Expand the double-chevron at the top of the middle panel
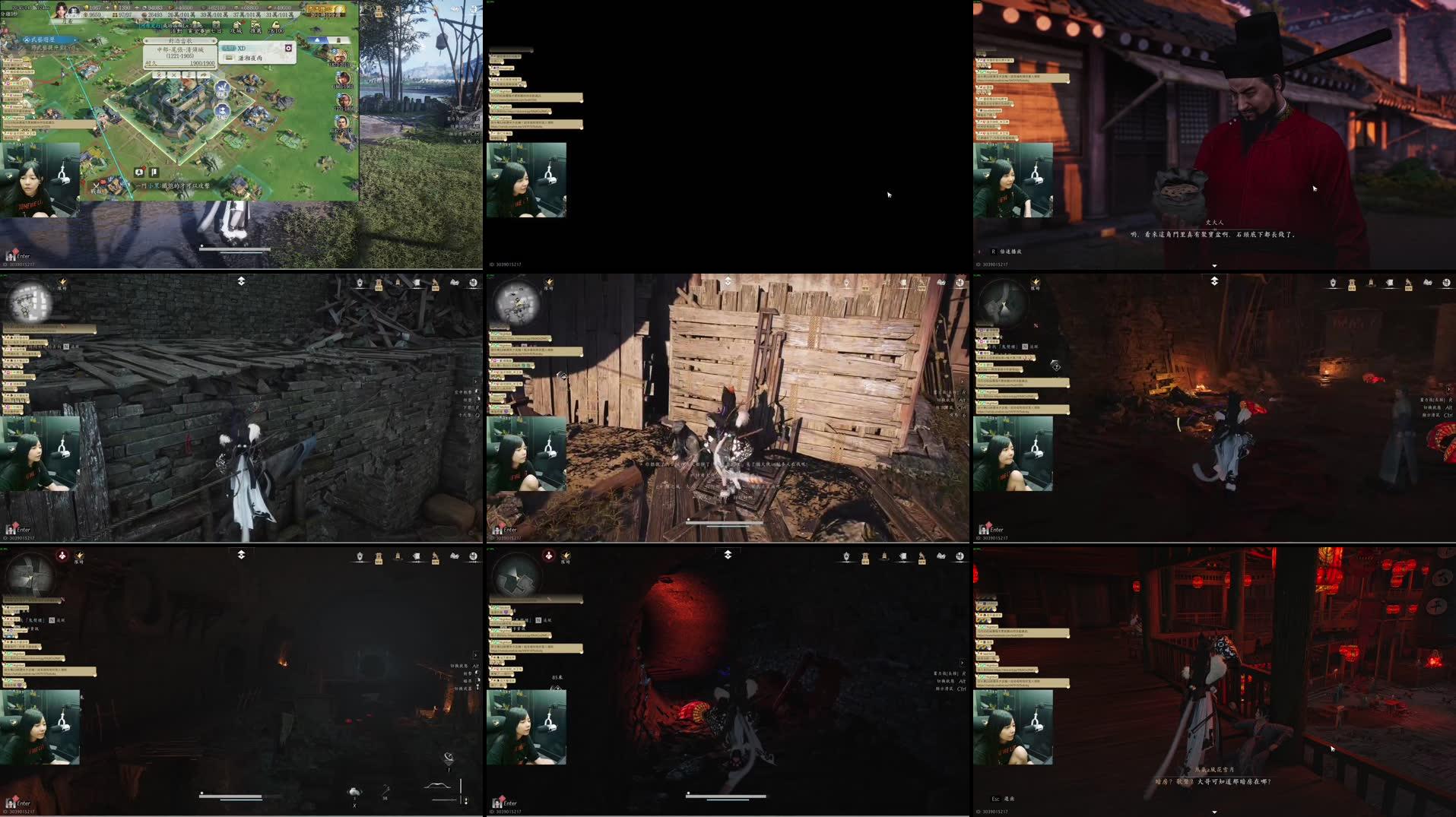Image resolution: width=1456 pixels, height=817 pixels. (x=728, y=280)
